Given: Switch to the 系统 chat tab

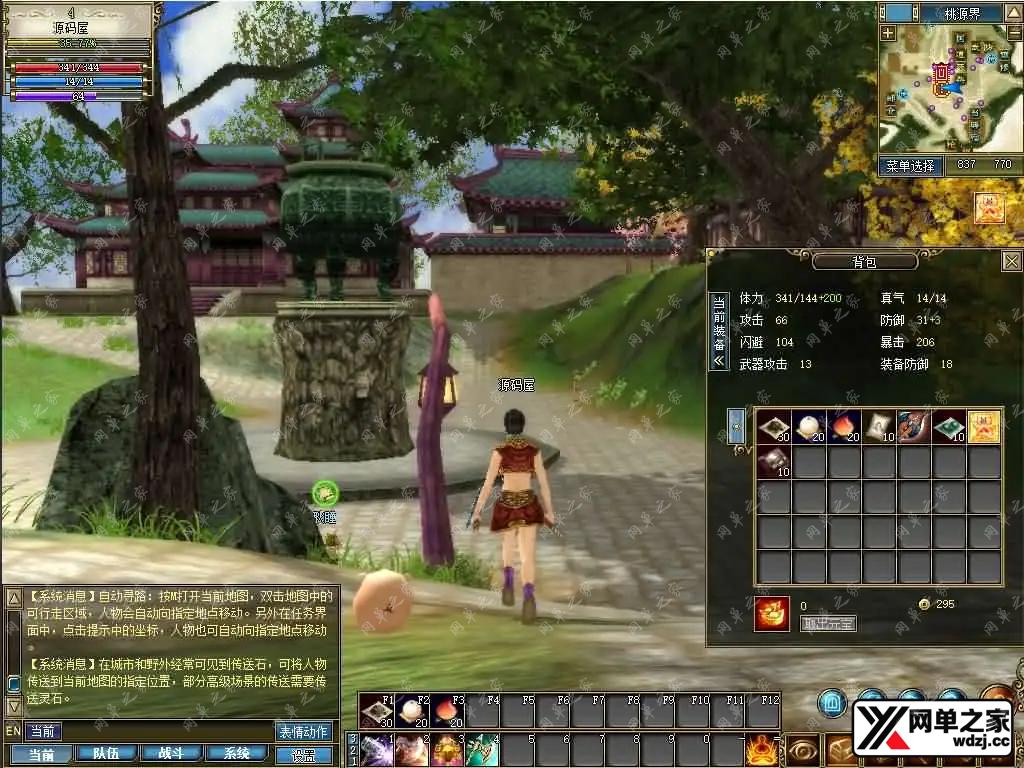Looking at the screenshot, I should (x=236, y=754).
